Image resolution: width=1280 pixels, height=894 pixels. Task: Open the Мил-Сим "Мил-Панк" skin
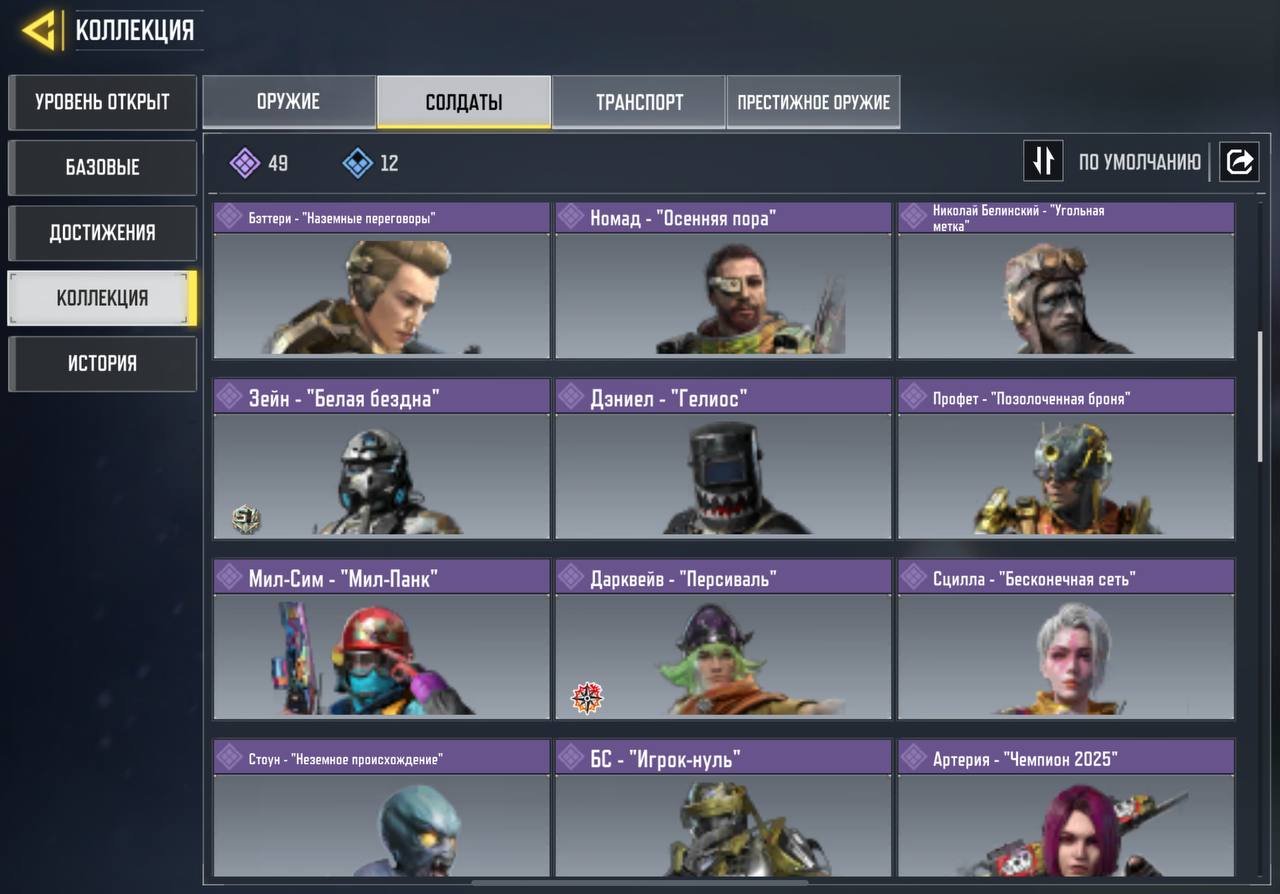[x=381, y=640]
